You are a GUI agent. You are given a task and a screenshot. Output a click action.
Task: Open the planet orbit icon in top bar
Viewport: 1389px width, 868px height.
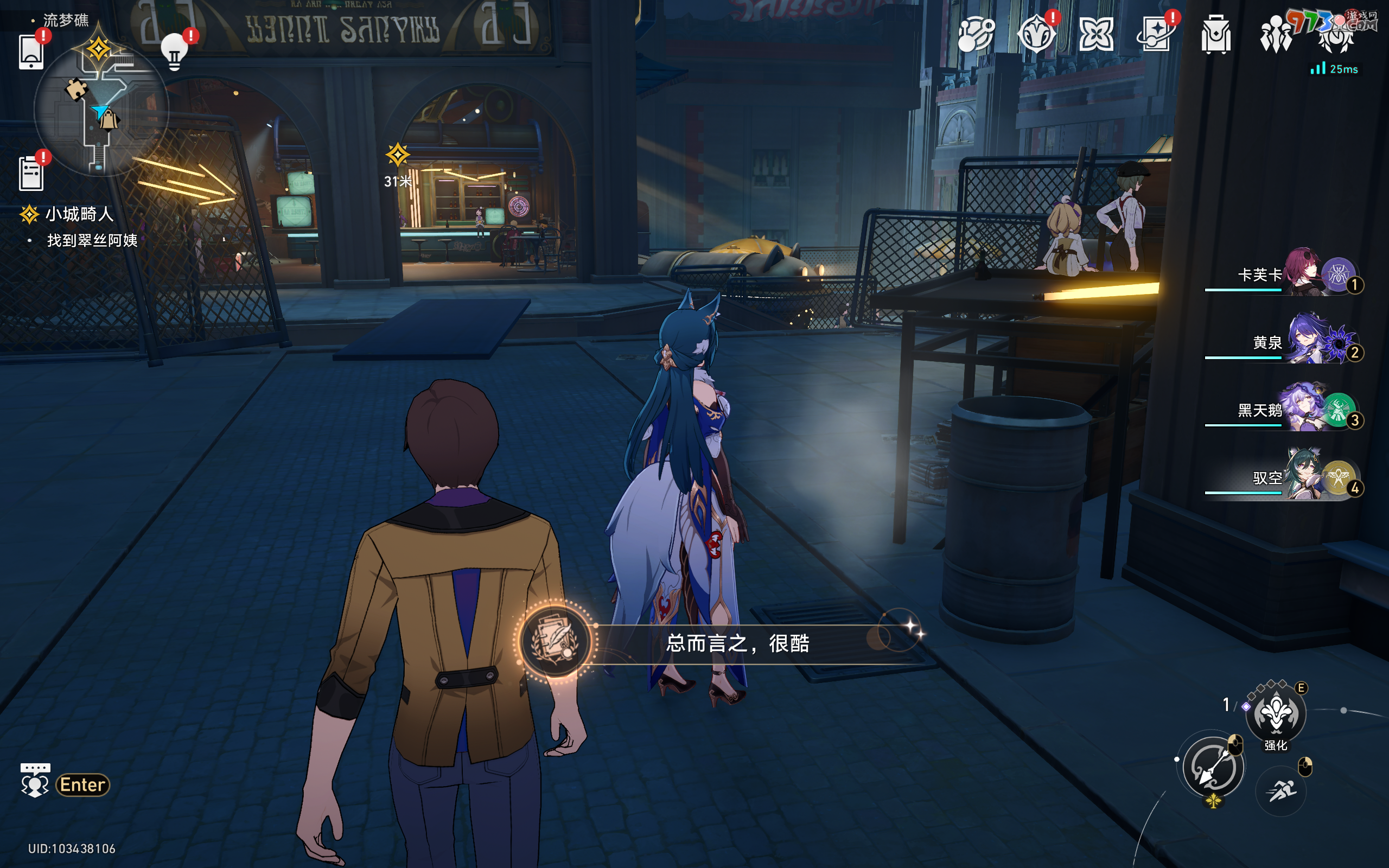coord(976,34)
